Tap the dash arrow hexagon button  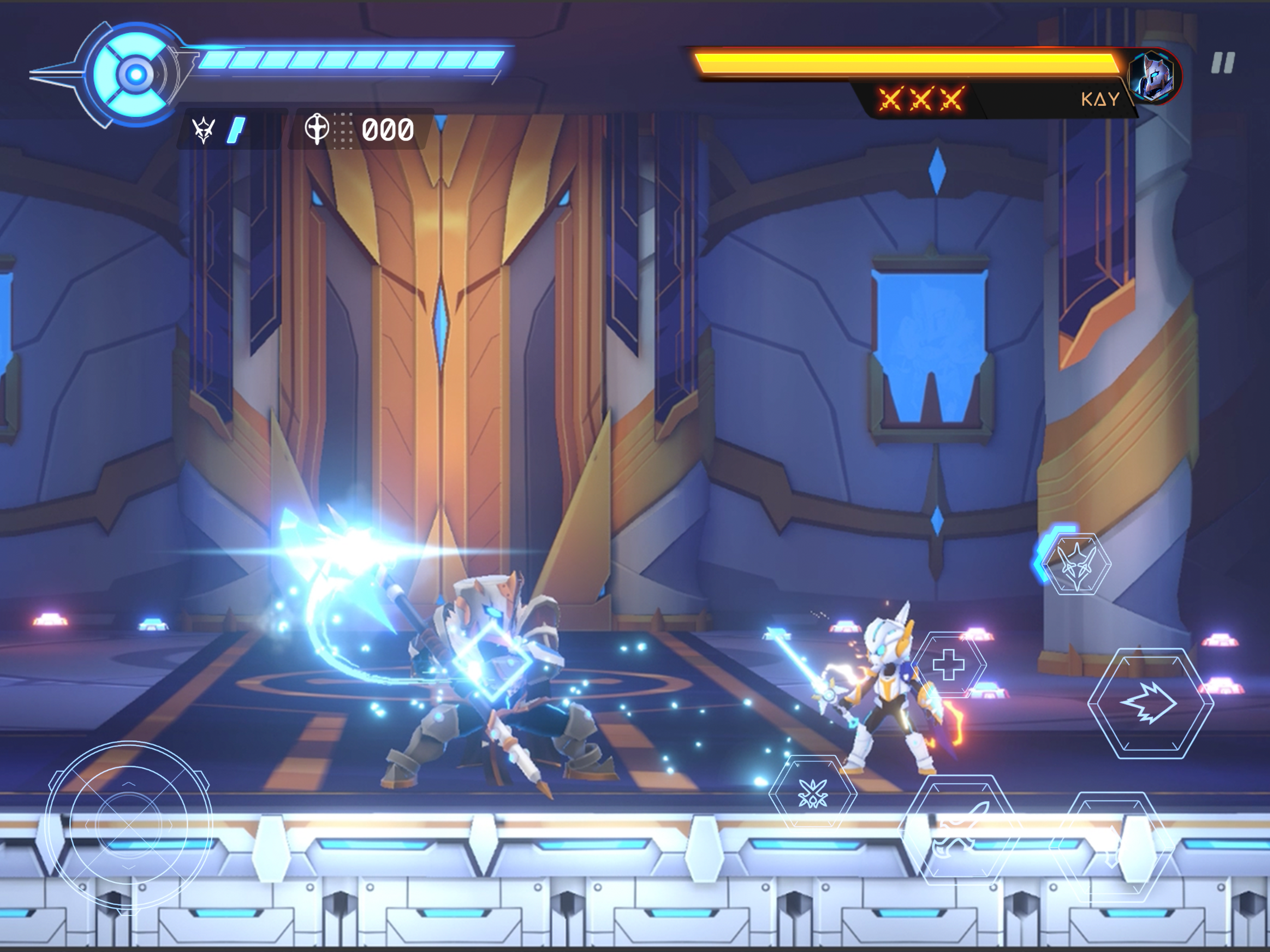coord(1150,703)
